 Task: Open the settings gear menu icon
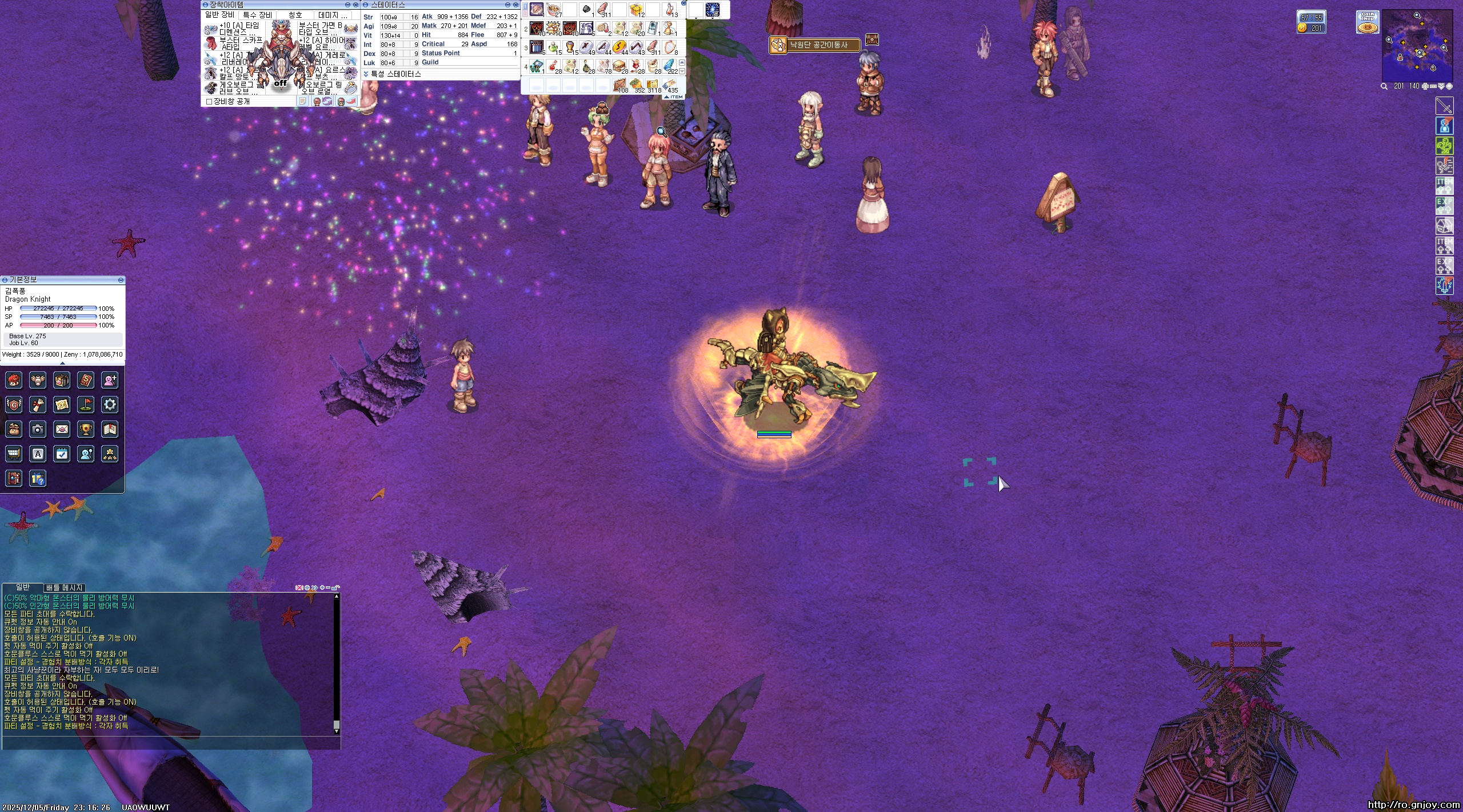(x=110, y=405)
